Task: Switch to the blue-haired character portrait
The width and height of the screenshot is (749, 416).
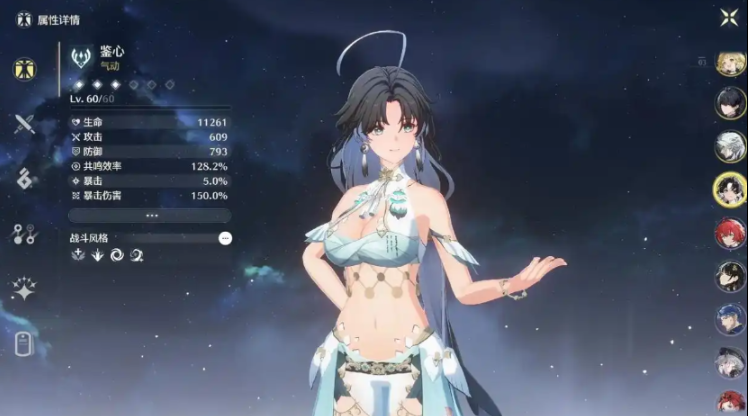Action: (x=730, y=319)
